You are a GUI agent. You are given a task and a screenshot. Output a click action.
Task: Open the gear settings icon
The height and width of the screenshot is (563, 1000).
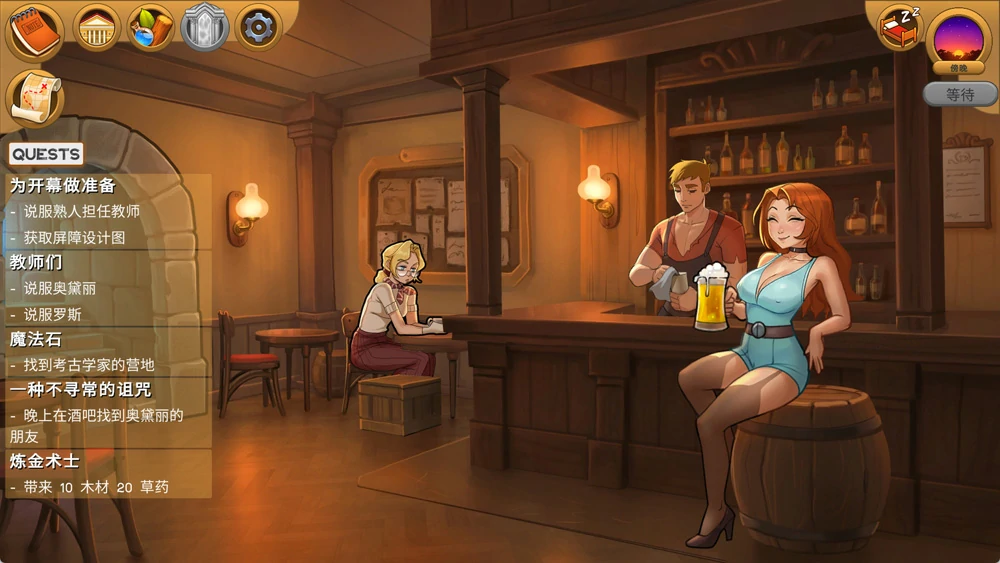click(x=258, y=28)
